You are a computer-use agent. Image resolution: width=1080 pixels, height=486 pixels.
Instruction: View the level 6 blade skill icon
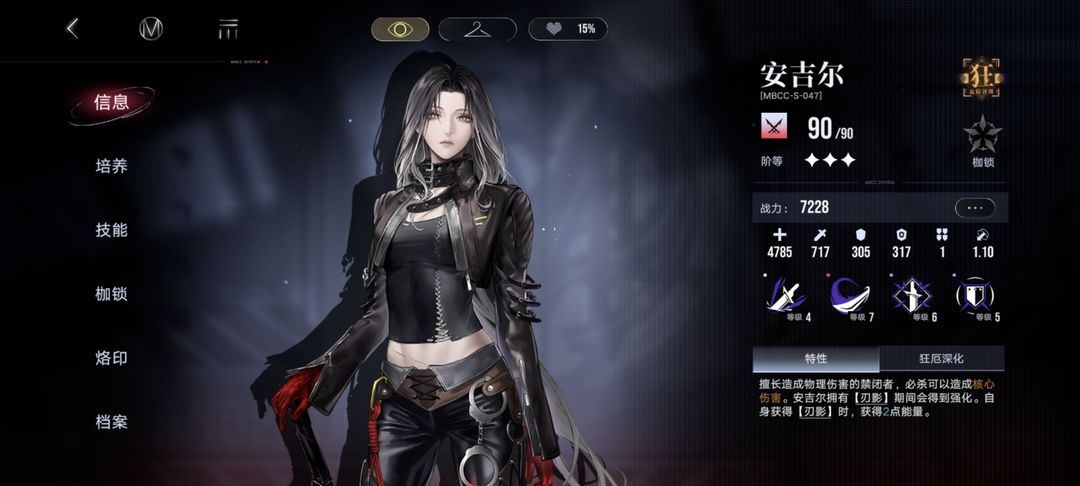coord(913,297)
